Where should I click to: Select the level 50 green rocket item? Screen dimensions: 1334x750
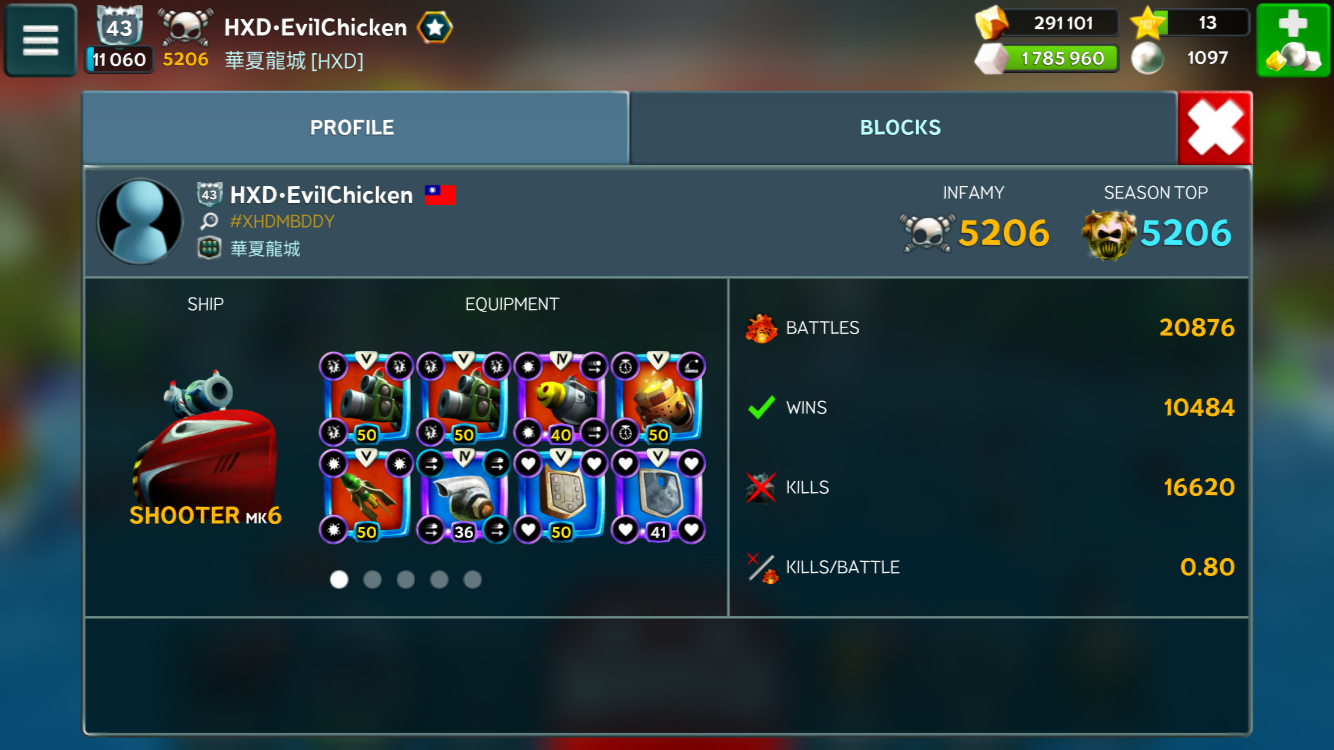(366, 495)
